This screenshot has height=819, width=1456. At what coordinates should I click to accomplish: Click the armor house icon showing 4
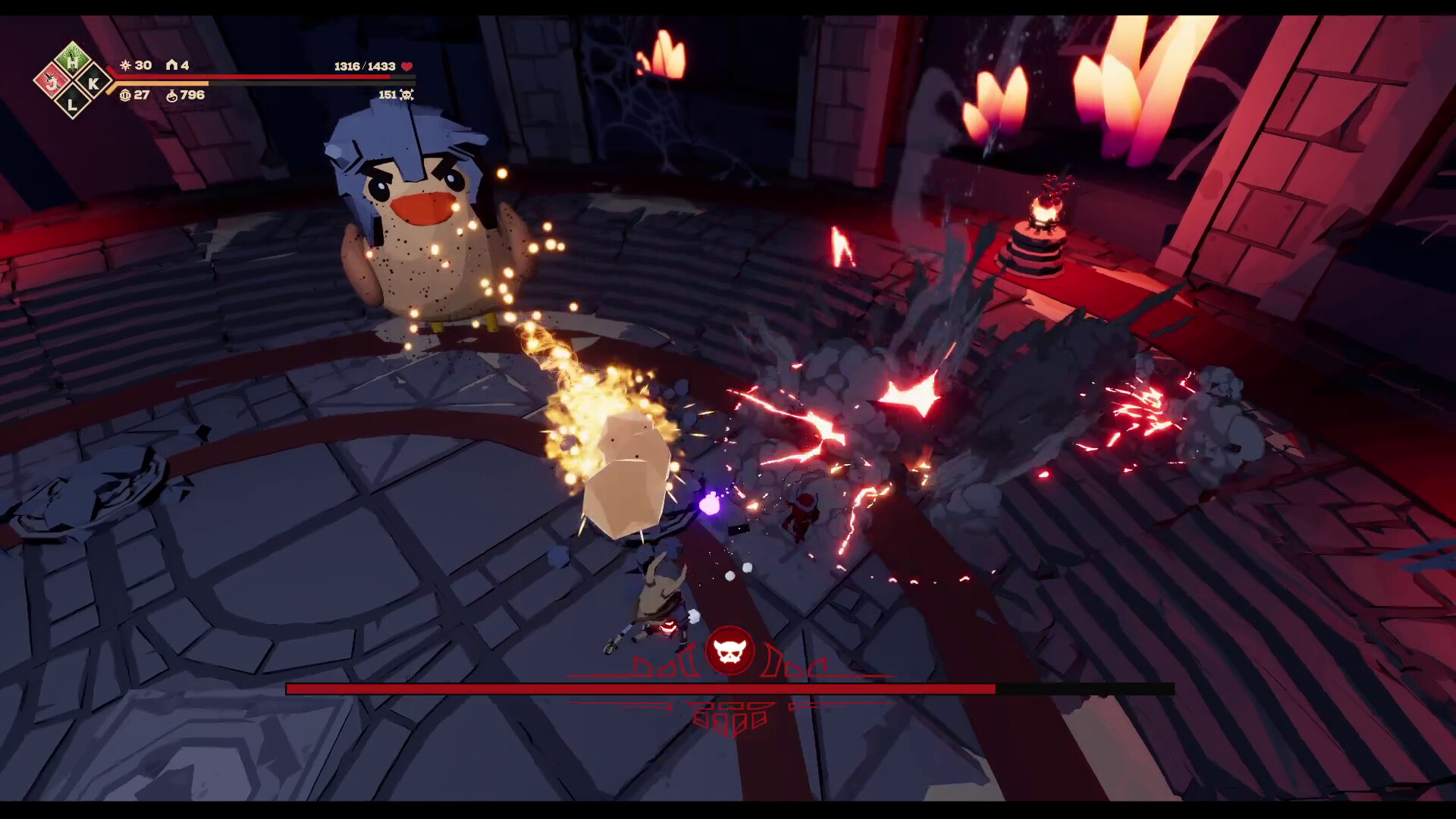[173, 66]
